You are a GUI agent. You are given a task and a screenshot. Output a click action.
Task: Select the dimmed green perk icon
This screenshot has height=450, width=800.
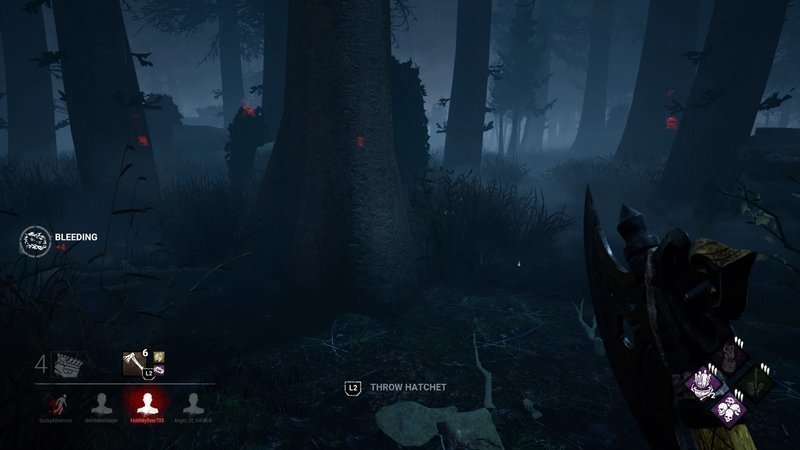coord(752,385)
